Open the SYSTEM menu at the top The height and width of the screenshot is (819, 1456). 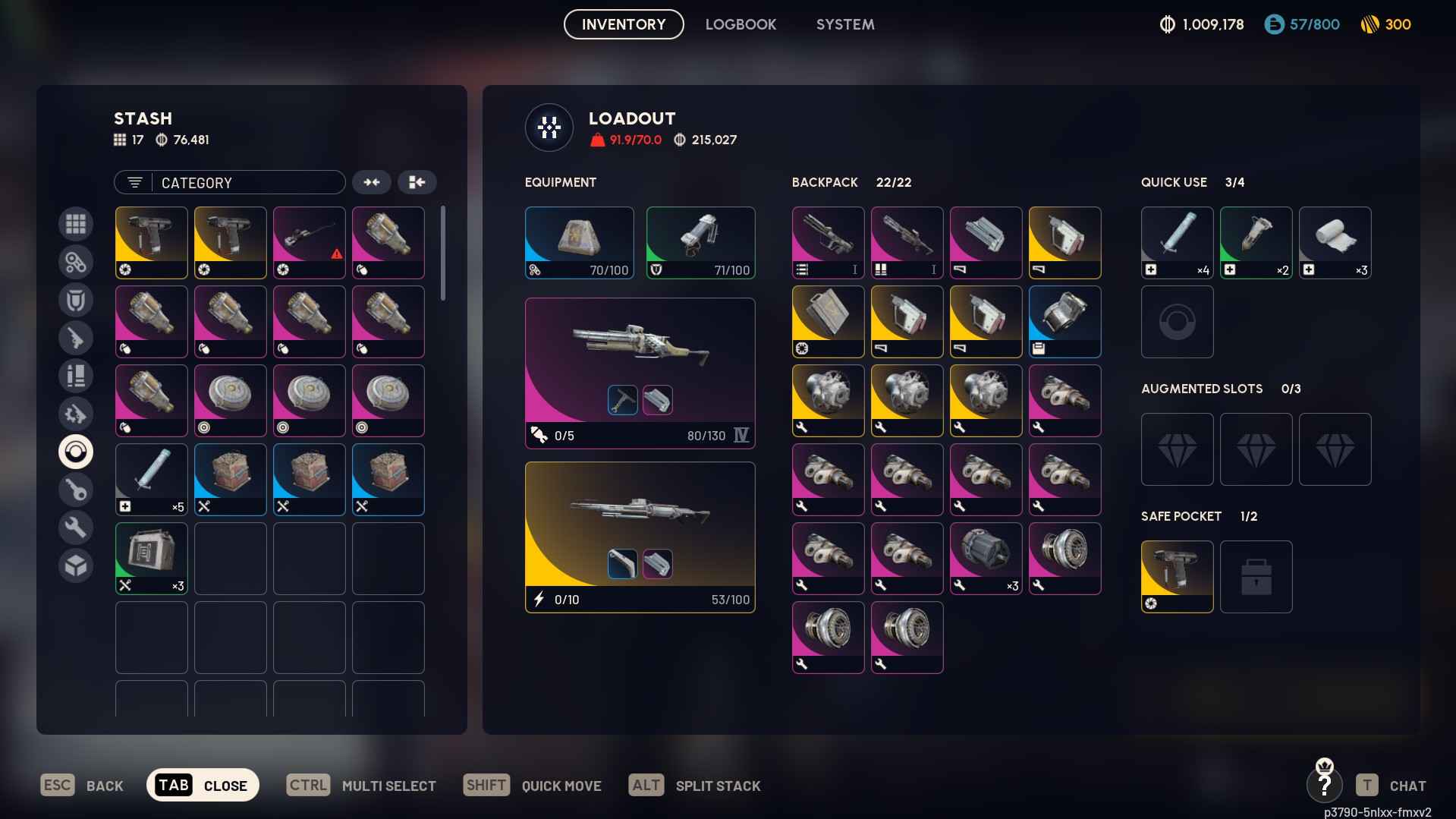[844, 24]
